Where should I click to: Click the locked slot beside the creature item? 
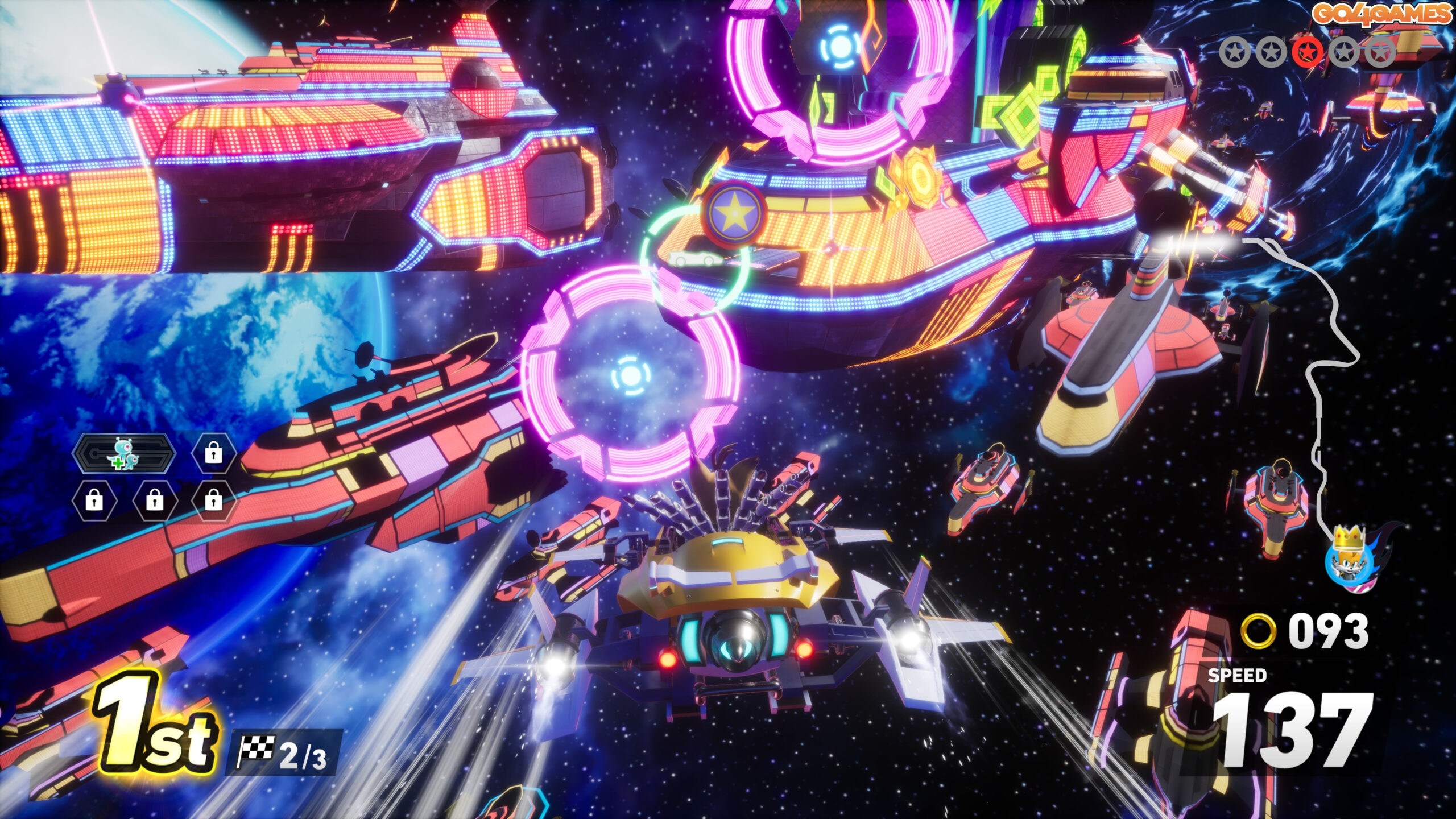[x=213, y=453]
